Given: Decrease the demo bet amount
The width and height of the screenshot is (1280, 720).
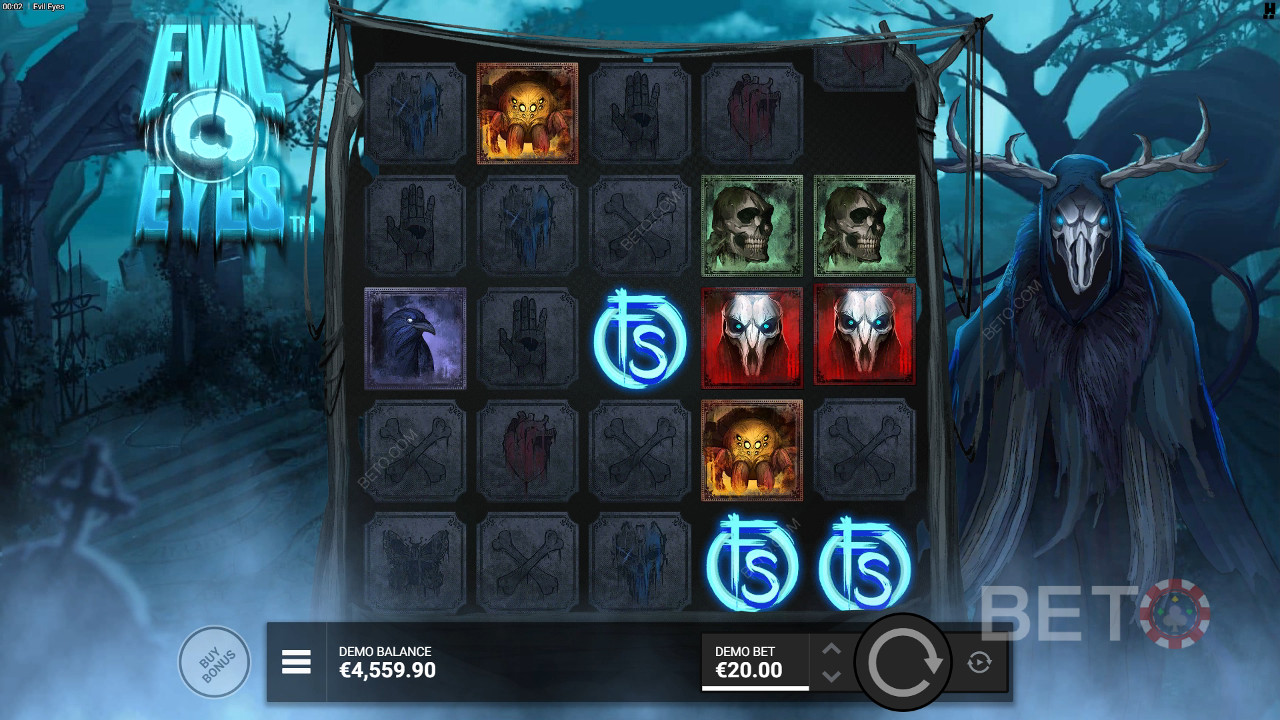Looking at the screenshot, I should tap(831, 676).
